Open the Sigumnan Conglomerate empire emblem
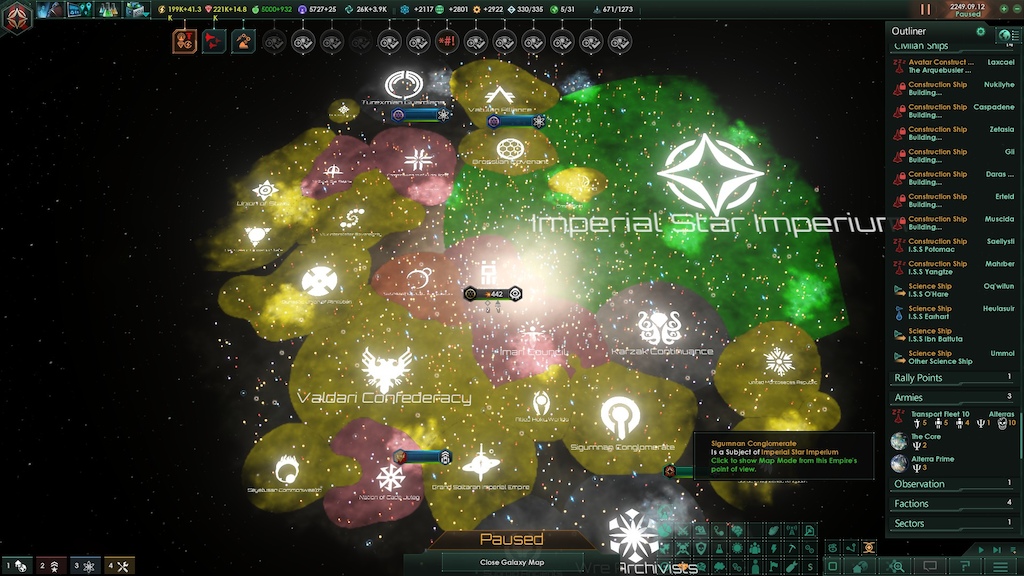Image resolution: width=1024 pixels, height=576 pixels. 620,415
